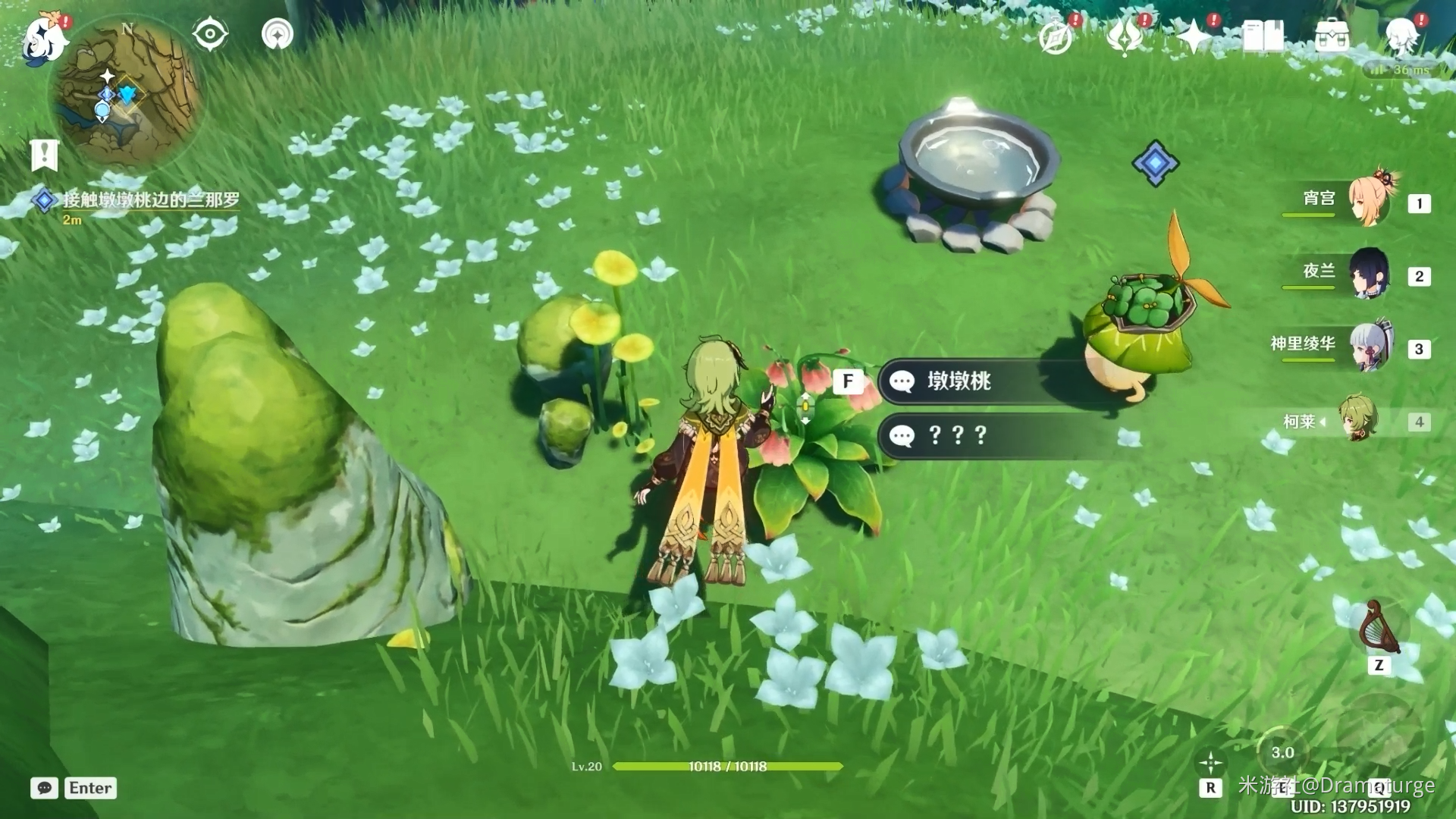Open the wish star icon
The image size is (1456, 819).
(x=1194, y=36)
